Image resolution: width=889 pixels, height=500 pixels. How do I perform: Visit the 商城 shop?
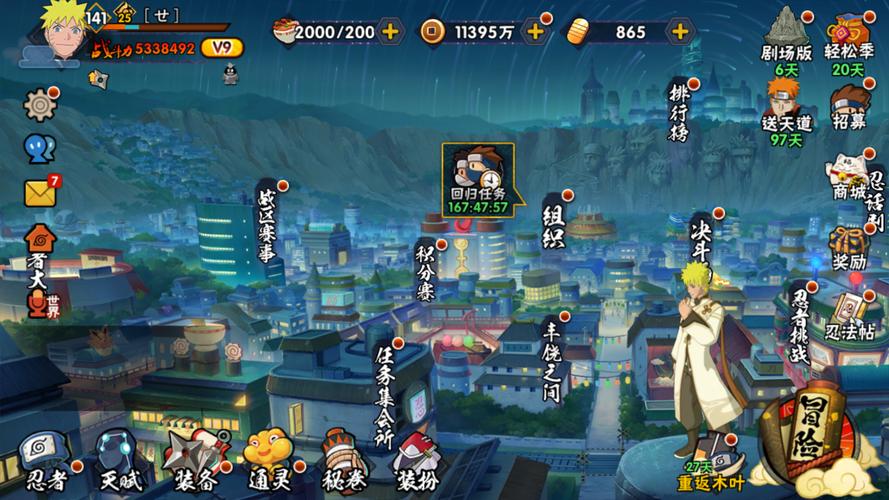click(848, 179)
